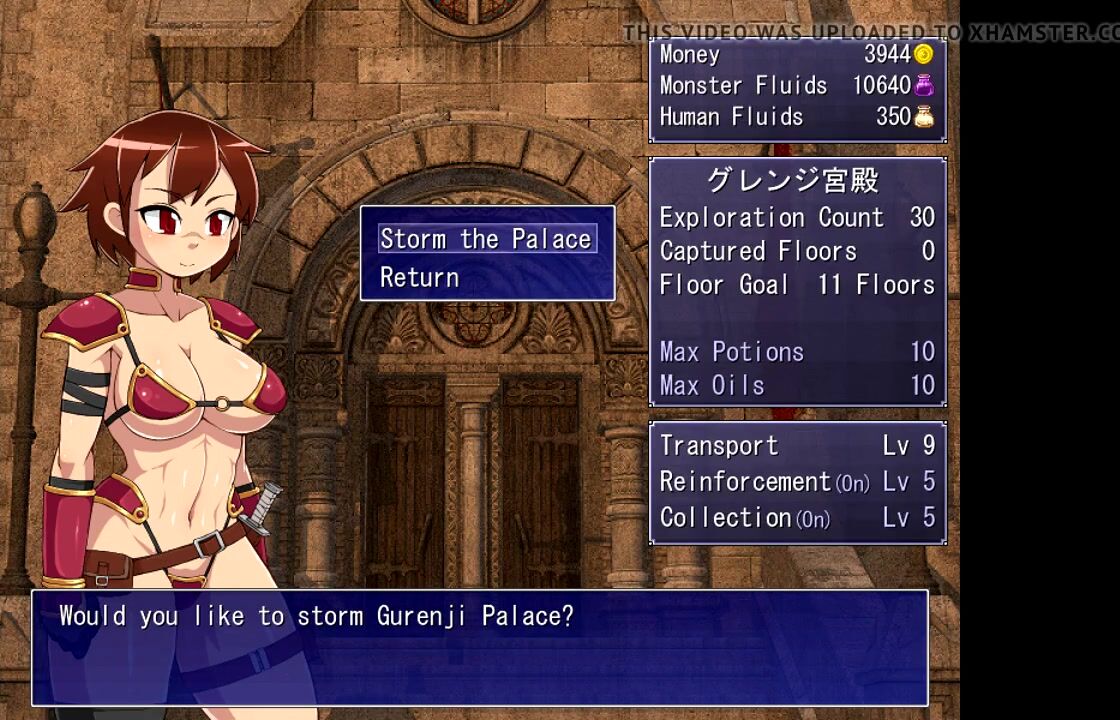Choose the Storm the Palace option
Screen dimensions: 1120x720
coord(486,239)
